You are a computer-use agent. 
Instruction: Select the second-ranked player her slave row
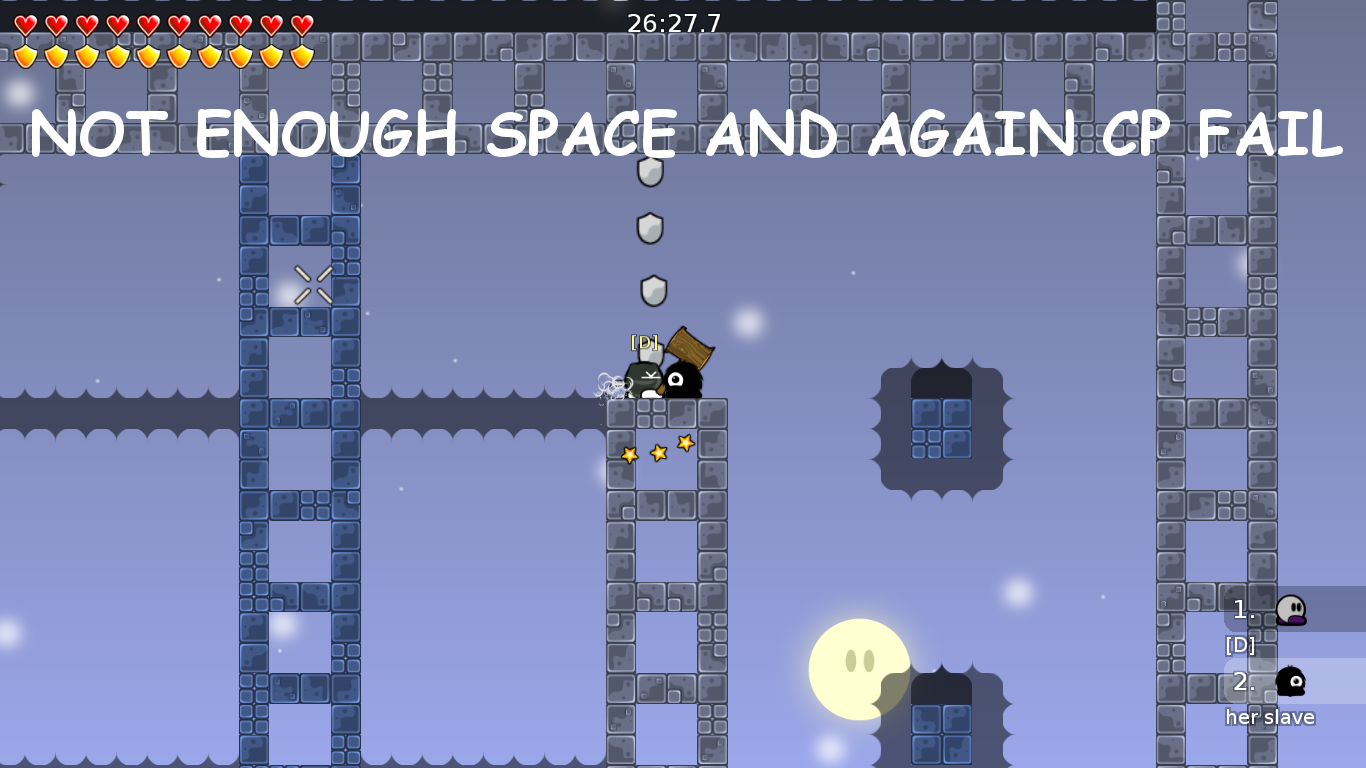pyautogui.click(x=1292, y=681)
